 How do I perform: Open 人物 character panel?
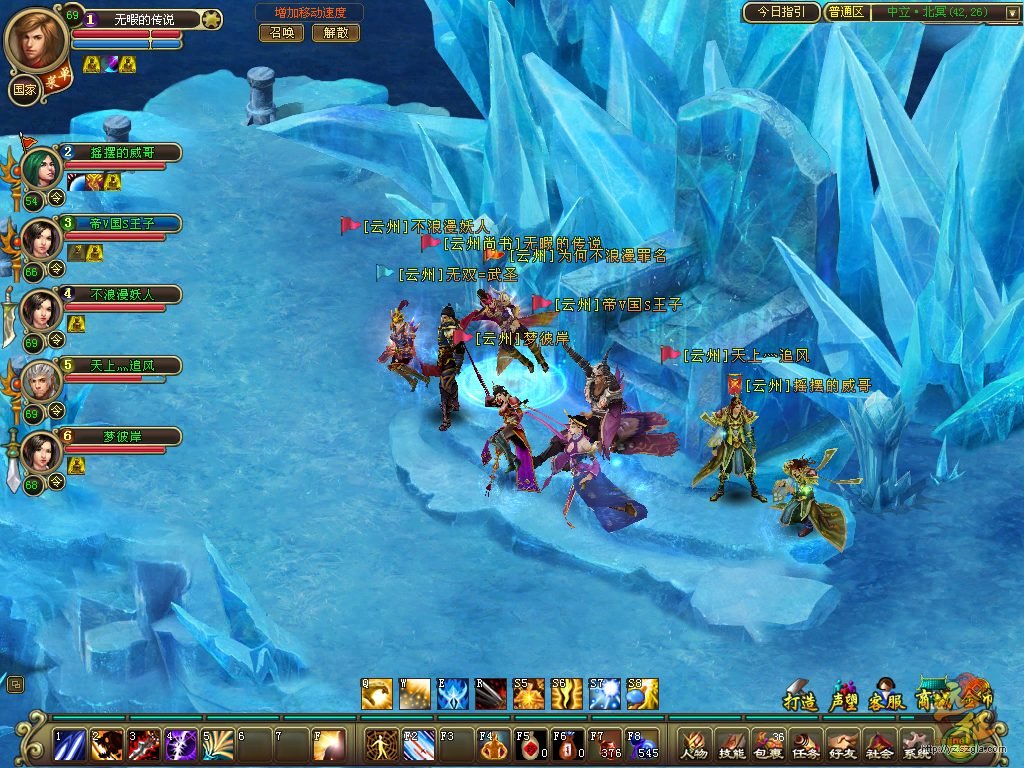pos(694,745)
